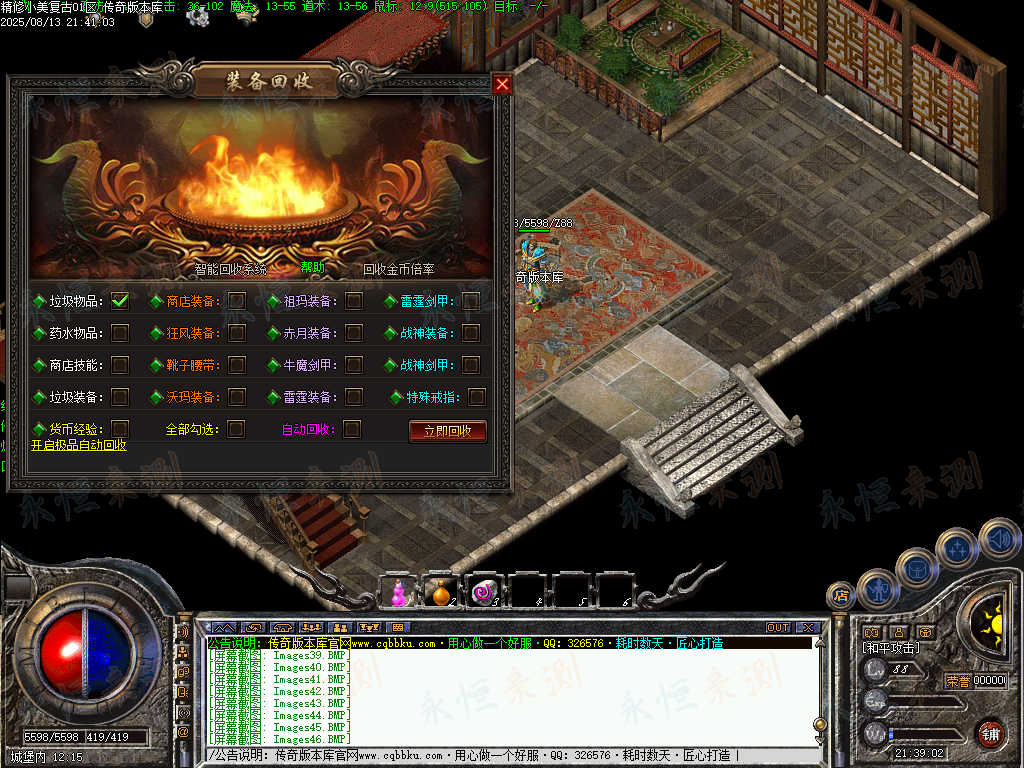Close the equipment recycling window
1024x768 pixels.
coord(502,85)
